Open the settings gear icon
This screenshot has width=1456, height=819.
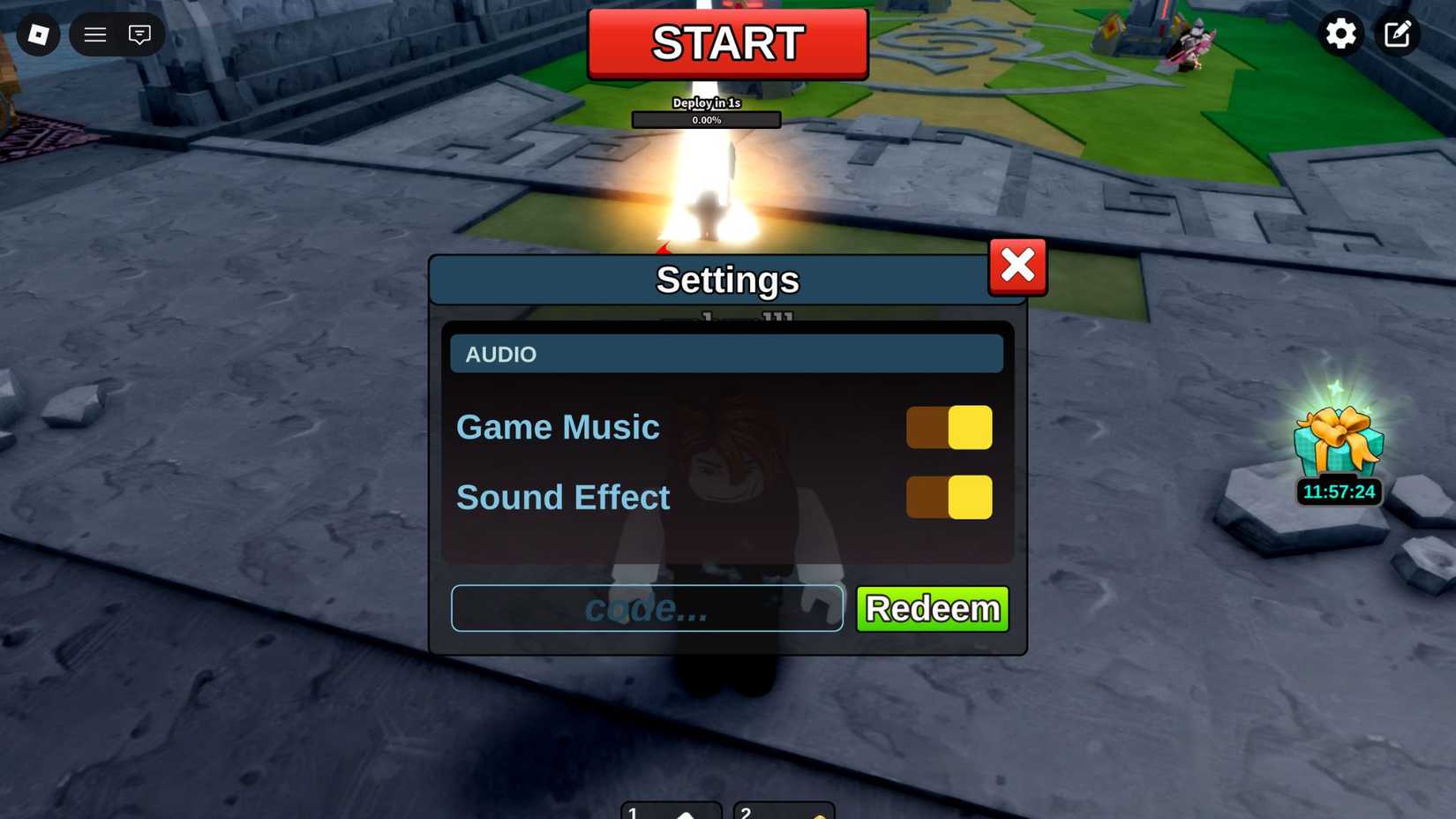1340,34
